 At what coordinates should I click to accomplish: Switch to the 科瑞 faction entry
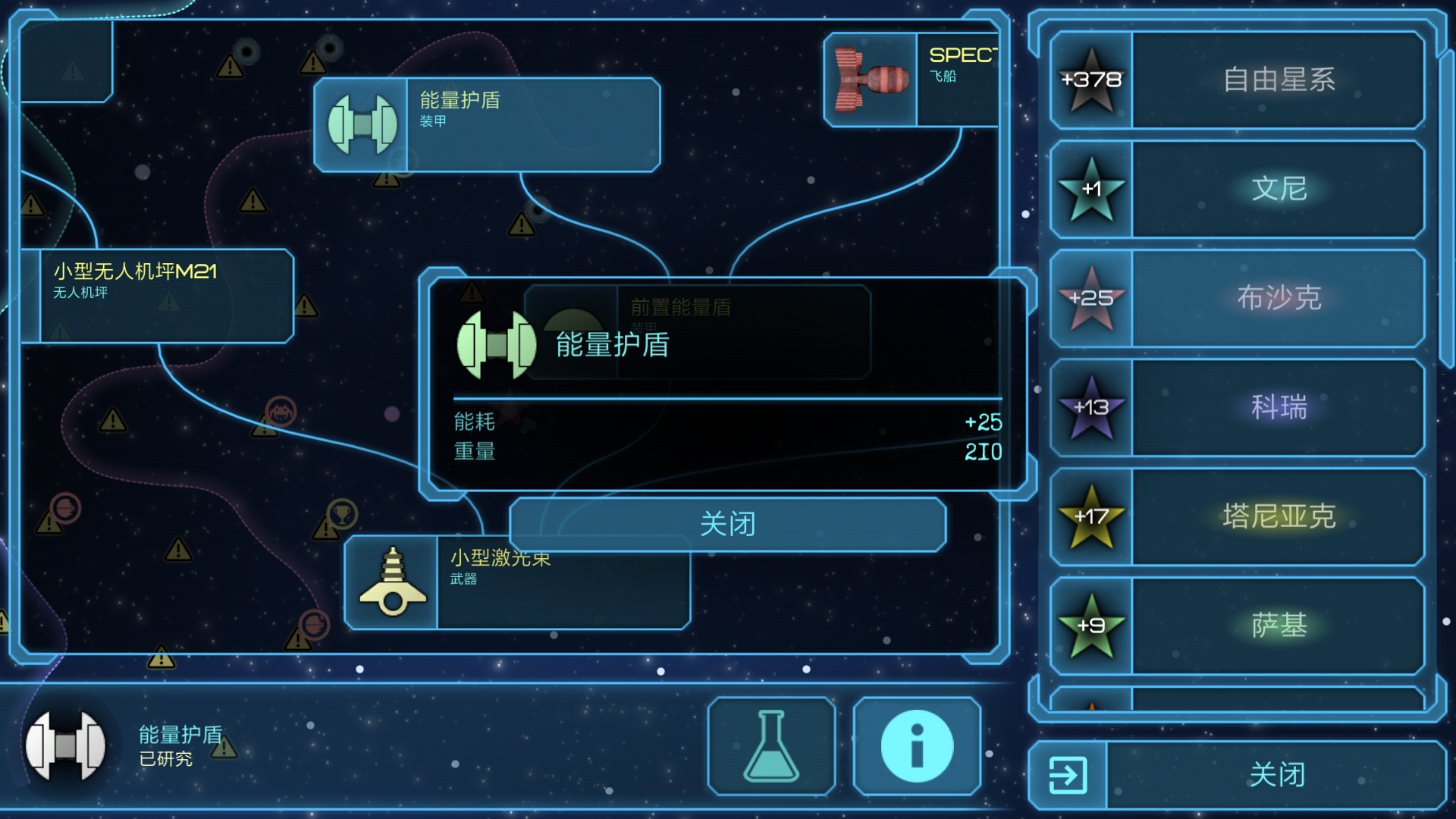click(1282, 408)
